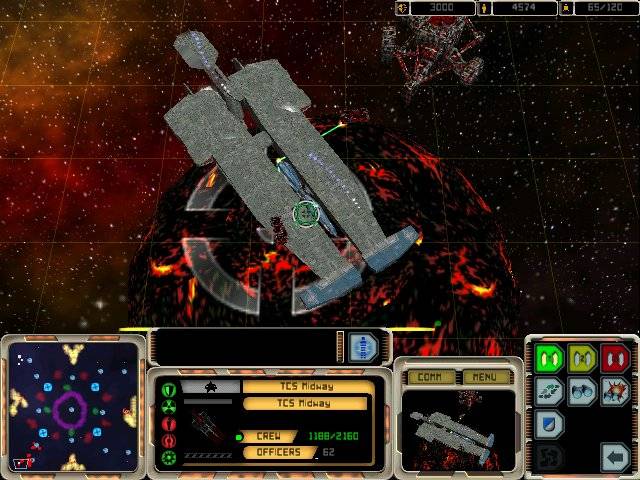Open the game MENU

pyautogui.click(x=485, y=377)
